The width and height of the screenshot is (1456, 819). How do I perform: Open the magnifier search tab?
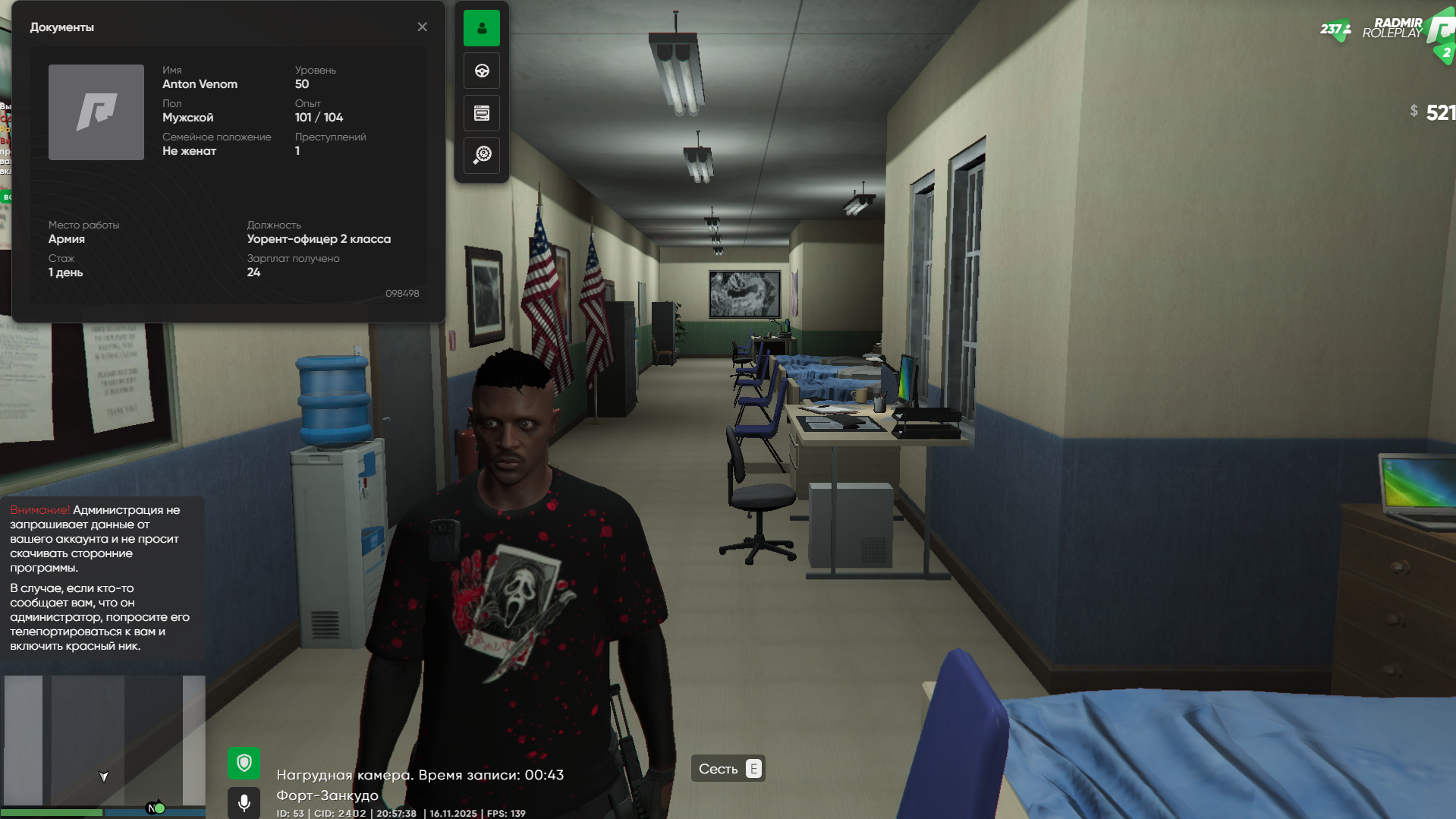click(482, 156)
